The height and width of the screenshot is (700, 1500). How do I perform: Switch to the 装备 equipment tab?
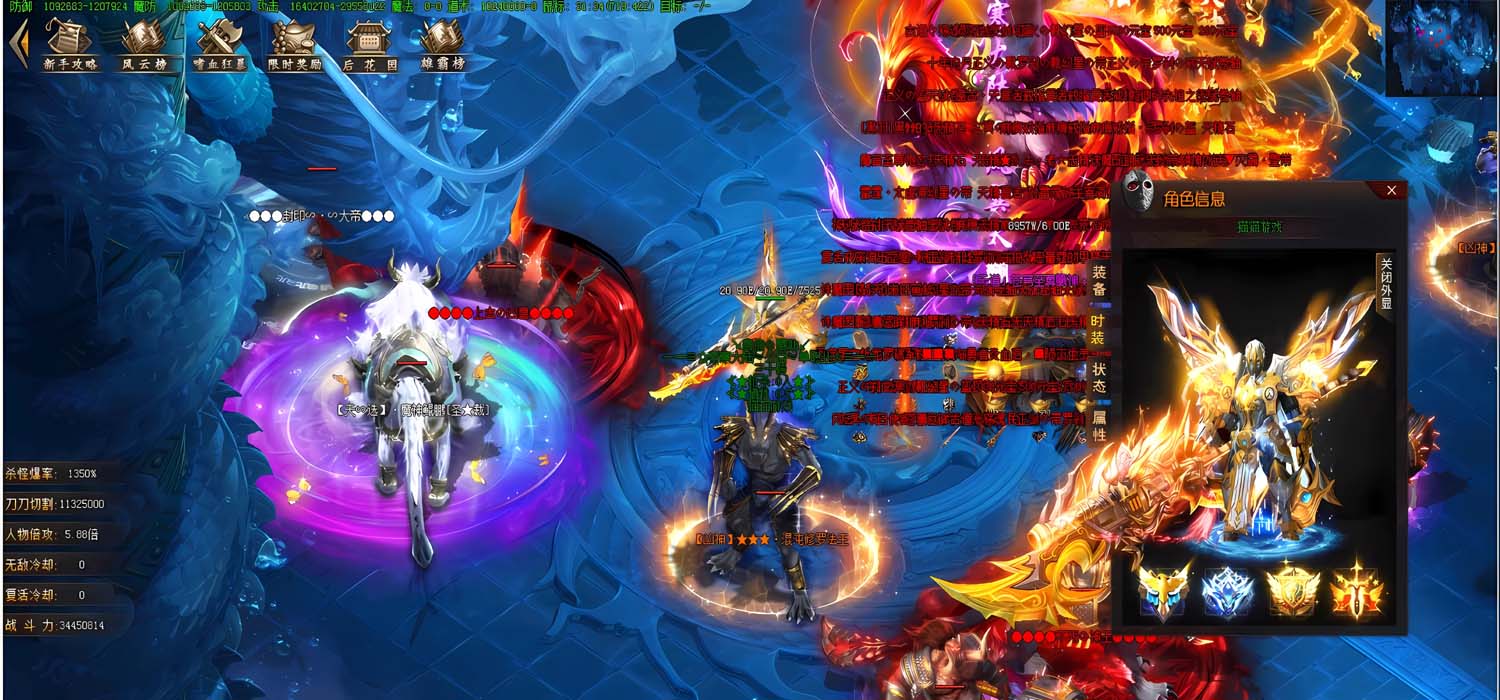click(x=1099, y=279)
